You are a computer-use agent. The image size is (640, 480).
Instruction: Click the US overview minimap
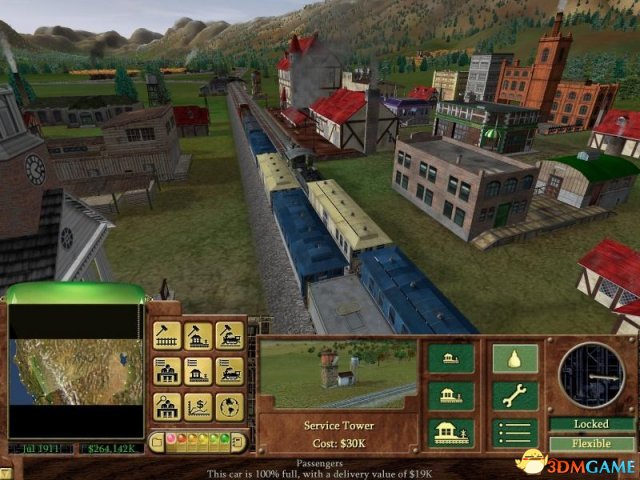pyautogui.click(x=75, y=372)
